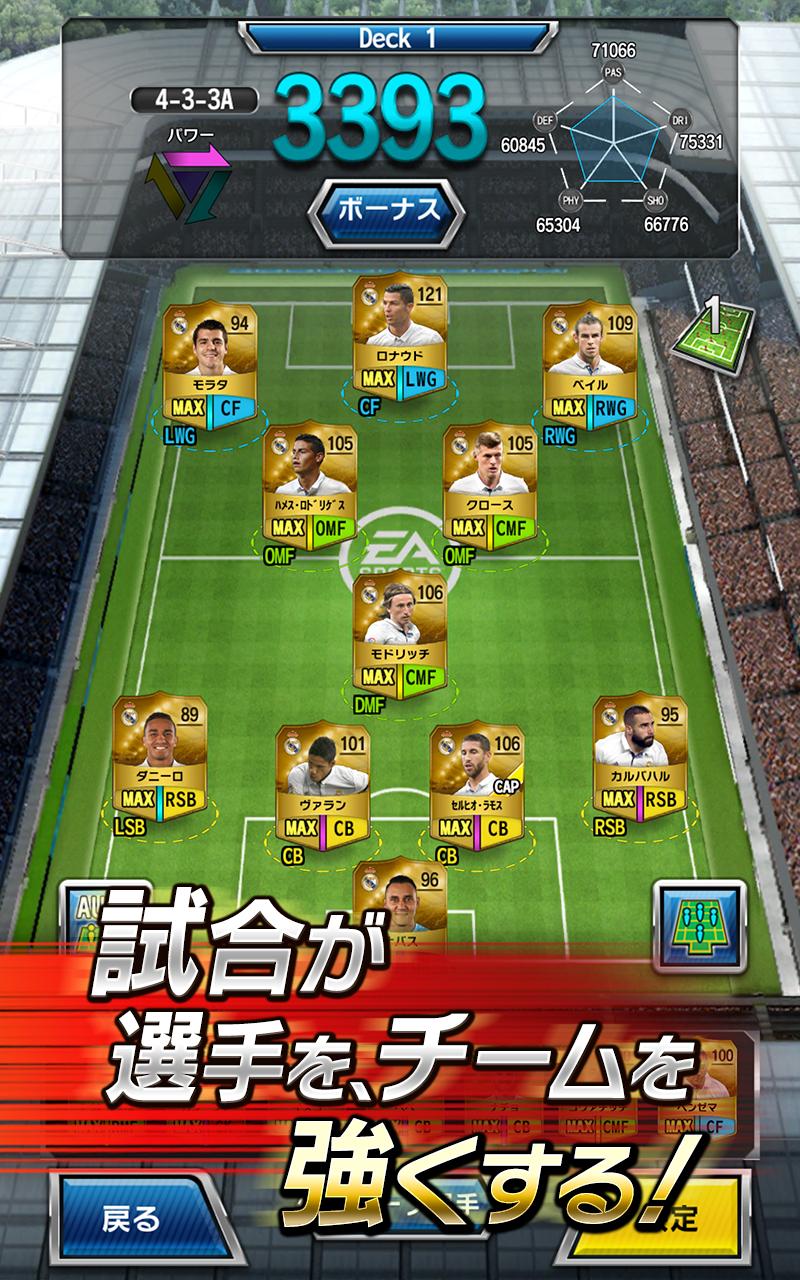Pick the ハメス・ロドリゲス card
The image size is (800, 1280).
point(310,487)
